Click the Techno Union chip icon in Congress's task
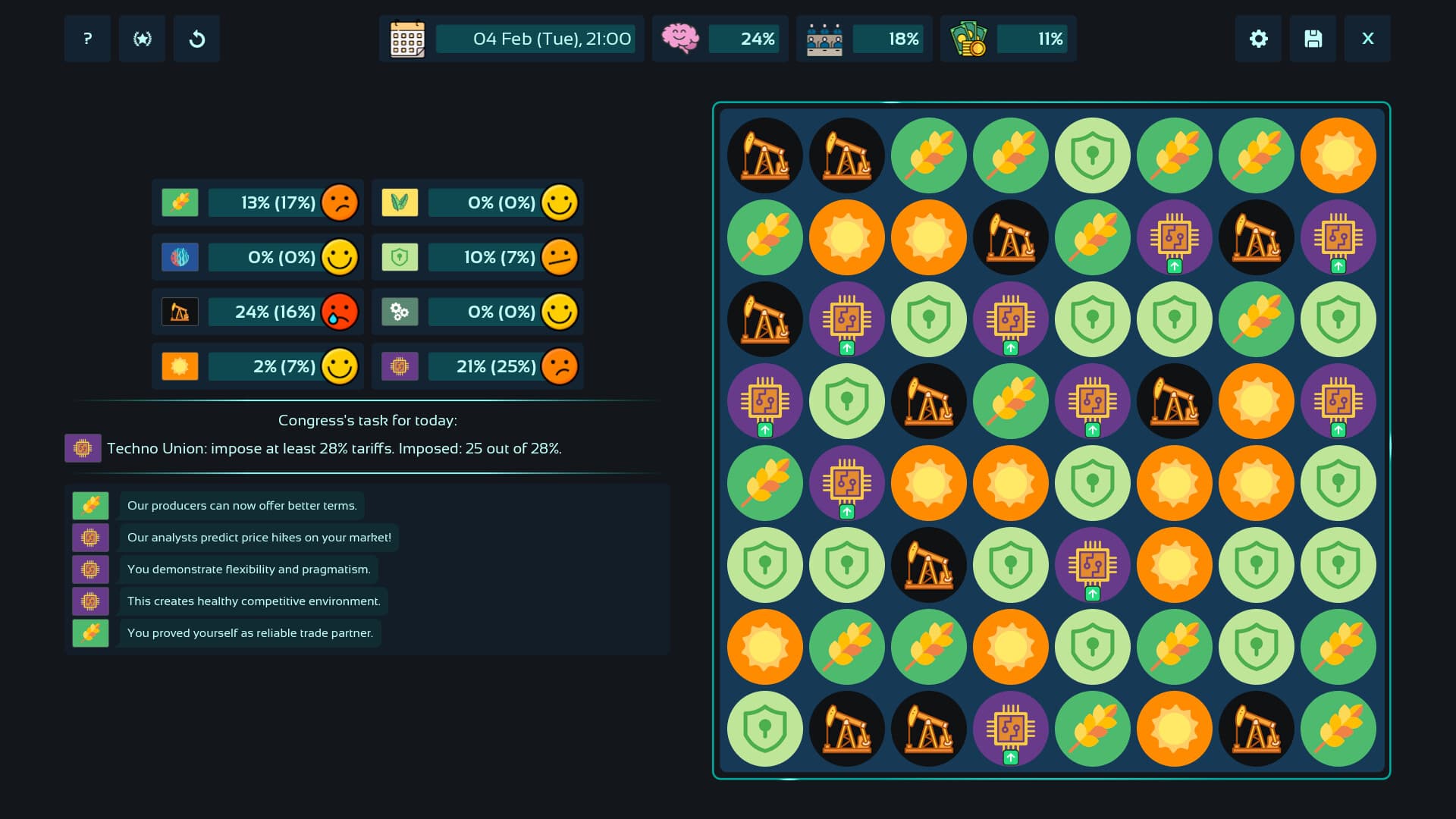This screenshot has width=1456, height=819. point(83,448)
